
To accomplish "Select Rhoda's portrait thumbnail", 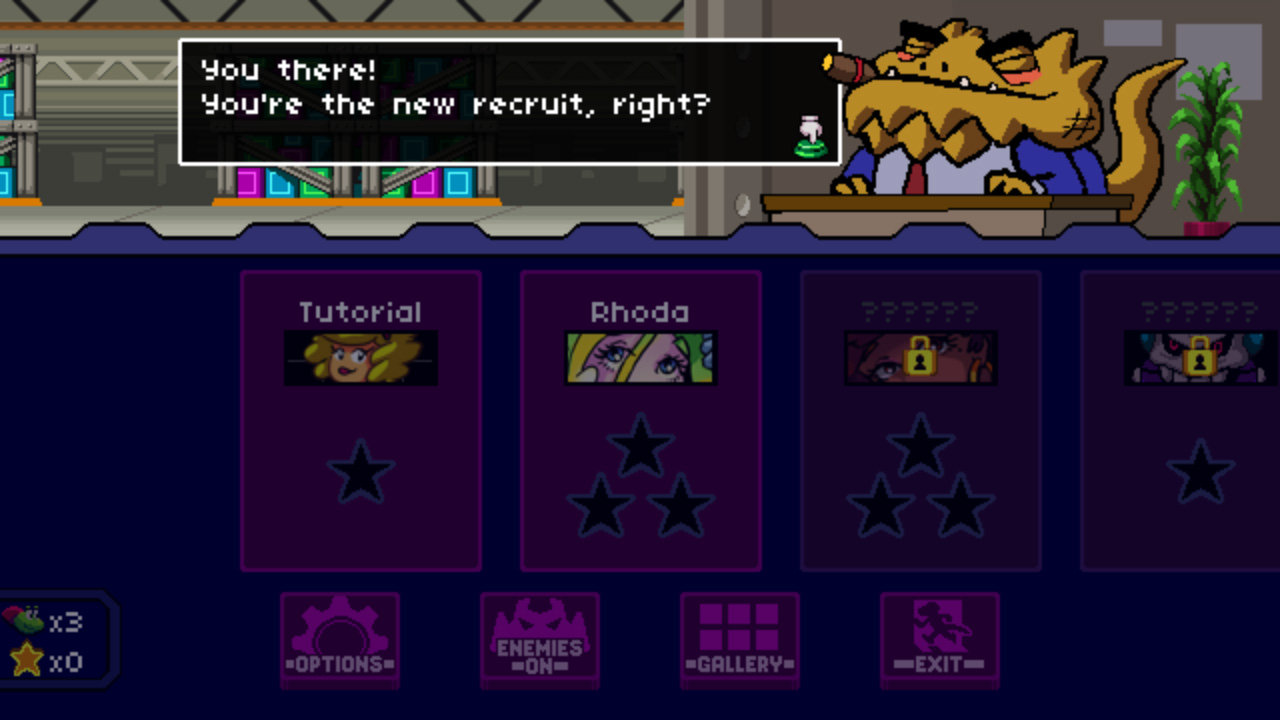I will (x=641, y=358).
